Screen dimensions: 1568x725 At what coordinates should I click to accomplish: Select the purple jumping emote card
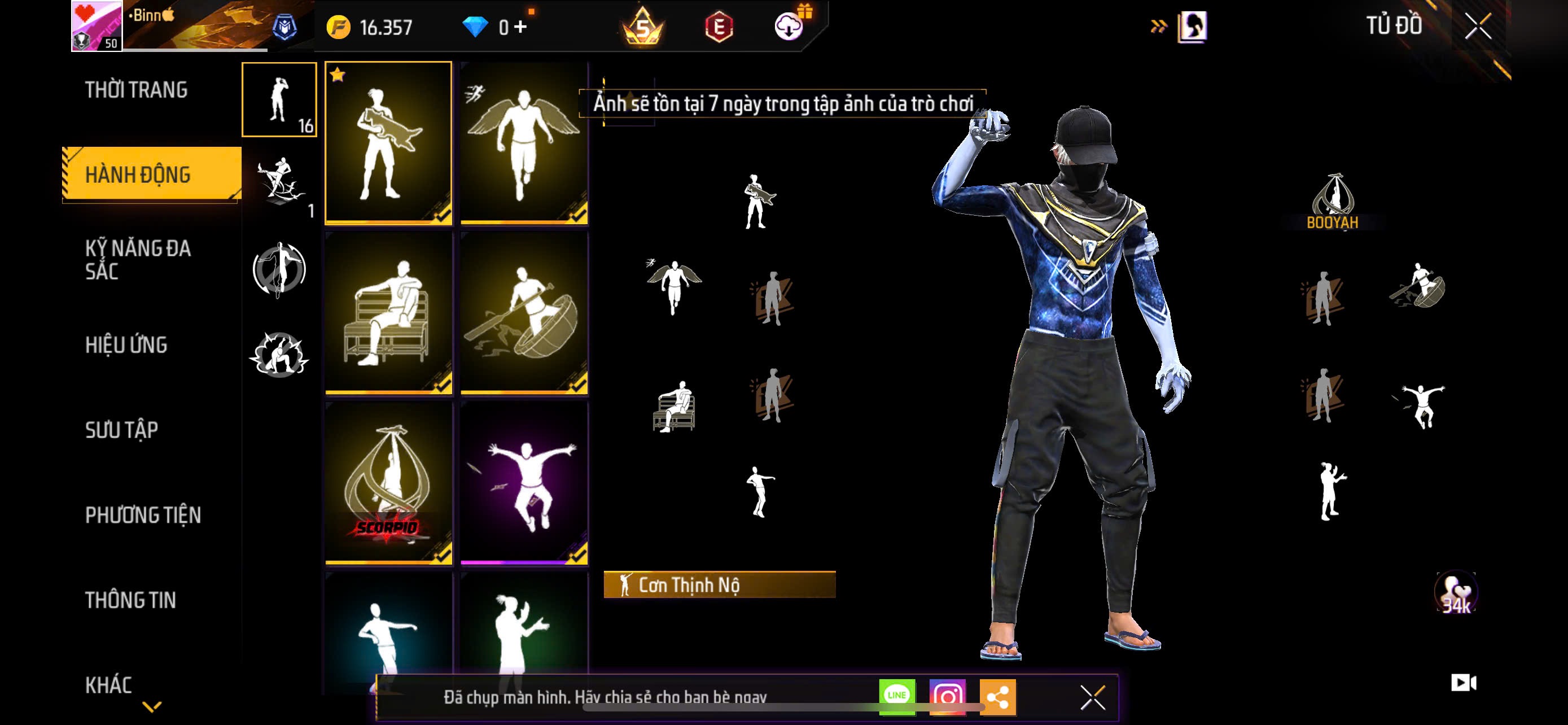click(x=524, y=483)
